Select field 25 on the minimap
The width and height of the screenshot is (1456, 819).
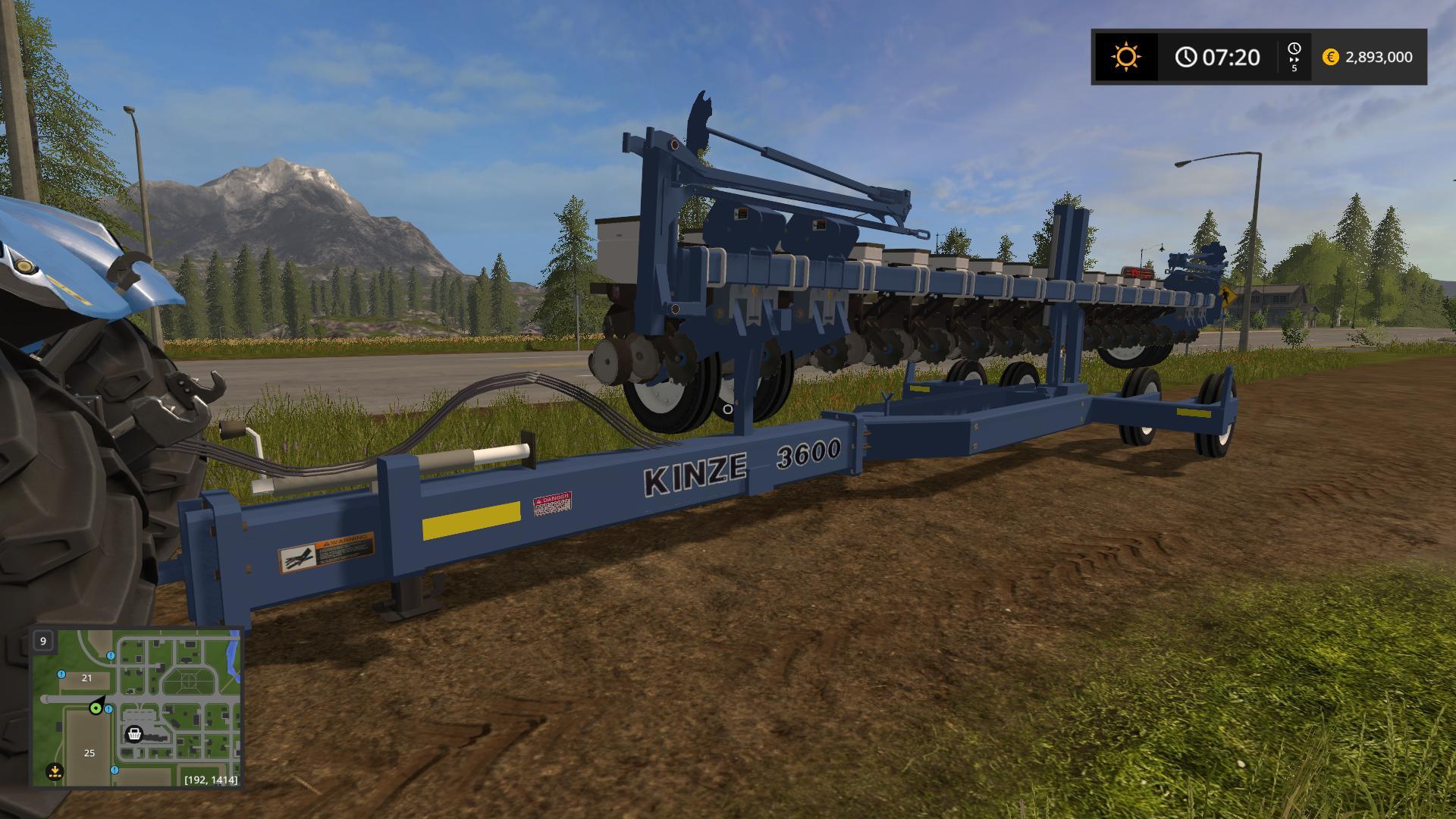pos(89,753)
